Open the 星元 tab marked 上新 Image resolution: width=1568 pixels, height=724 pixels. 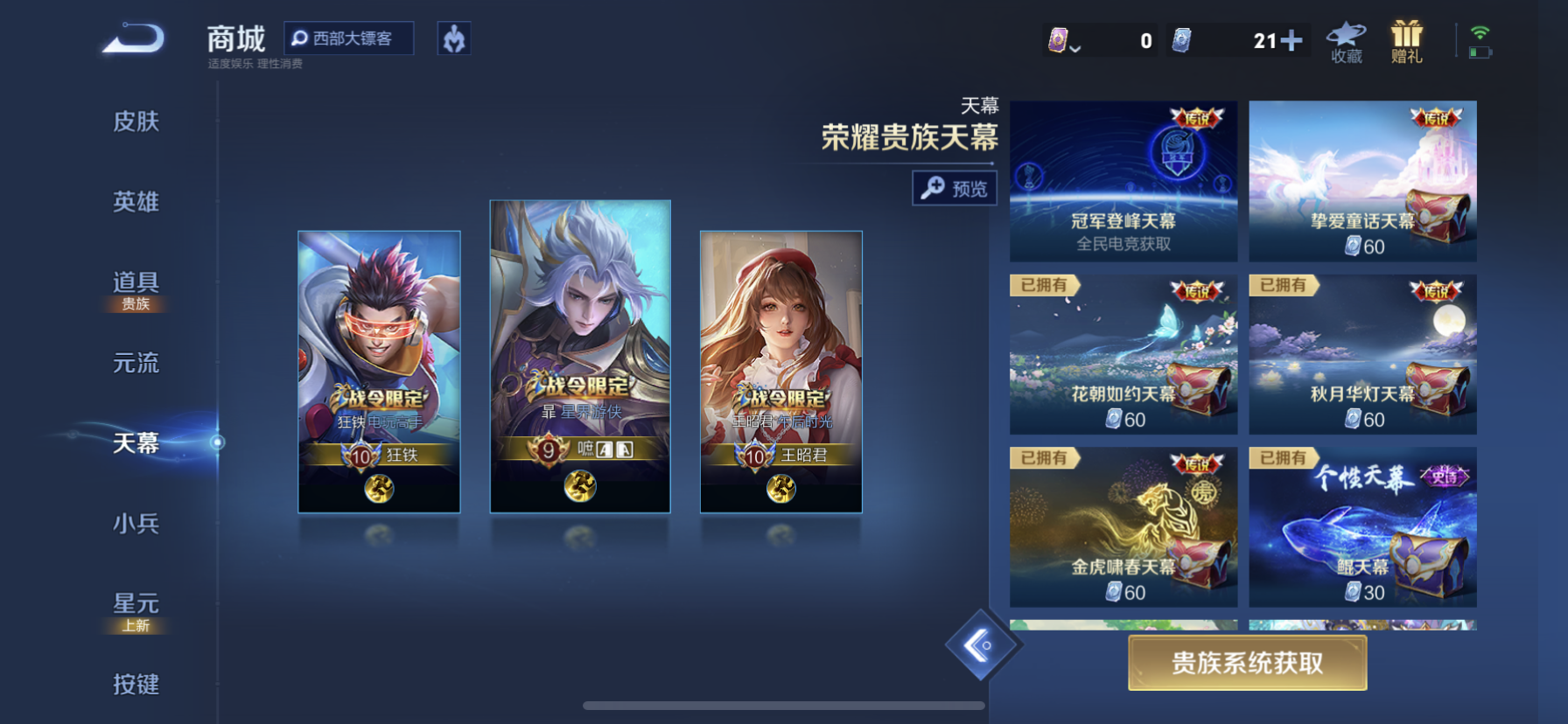(136, 603)
